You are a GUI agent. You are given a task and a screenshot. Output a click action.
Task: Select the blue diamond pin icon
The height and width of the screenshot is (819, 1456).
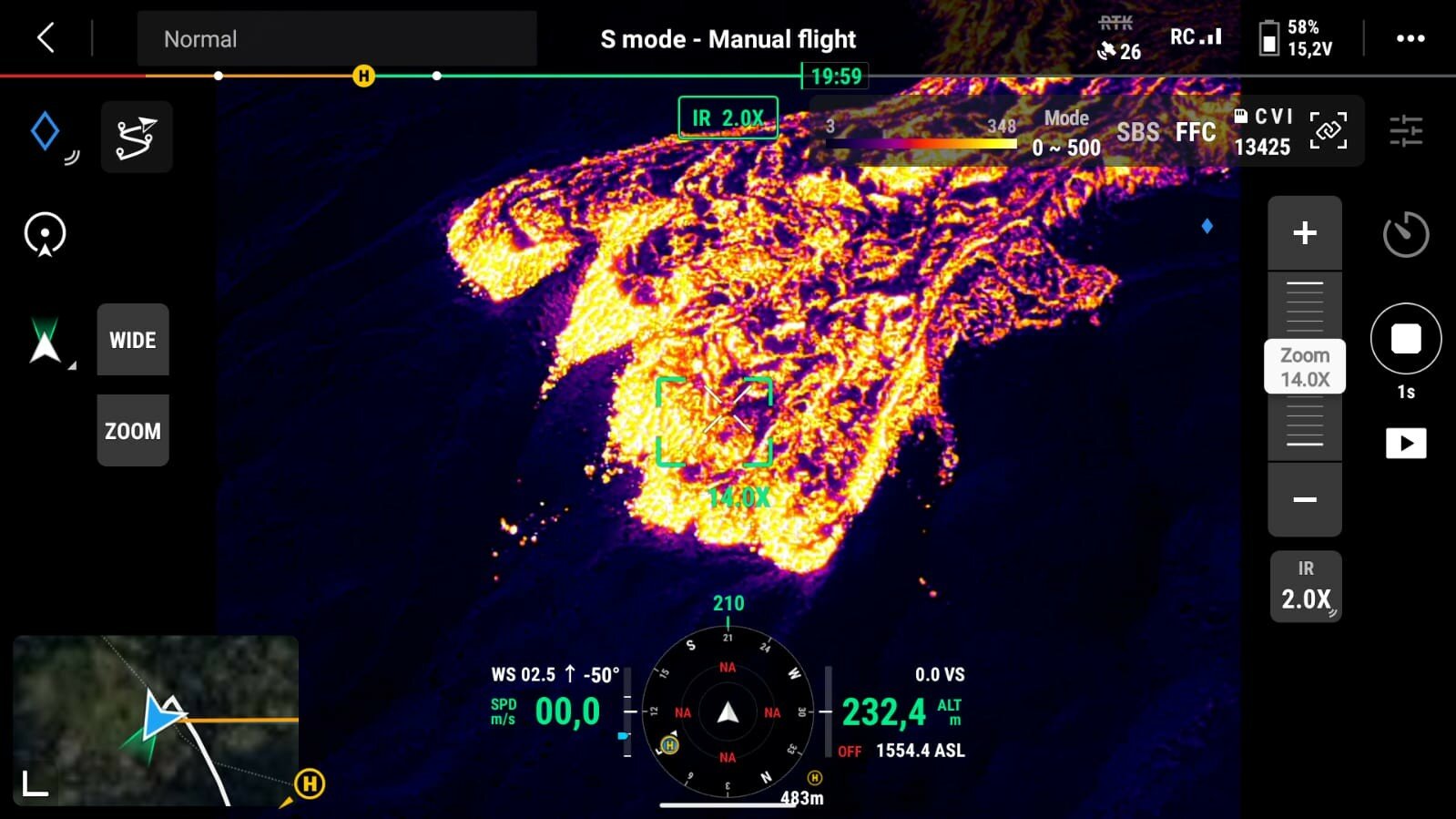pyautogui.click(x=45, y=131)
